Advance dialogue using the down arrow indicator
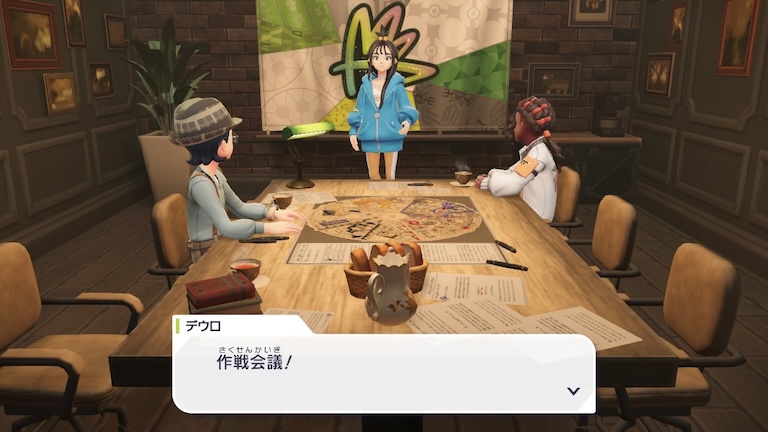 coord(573,391)
